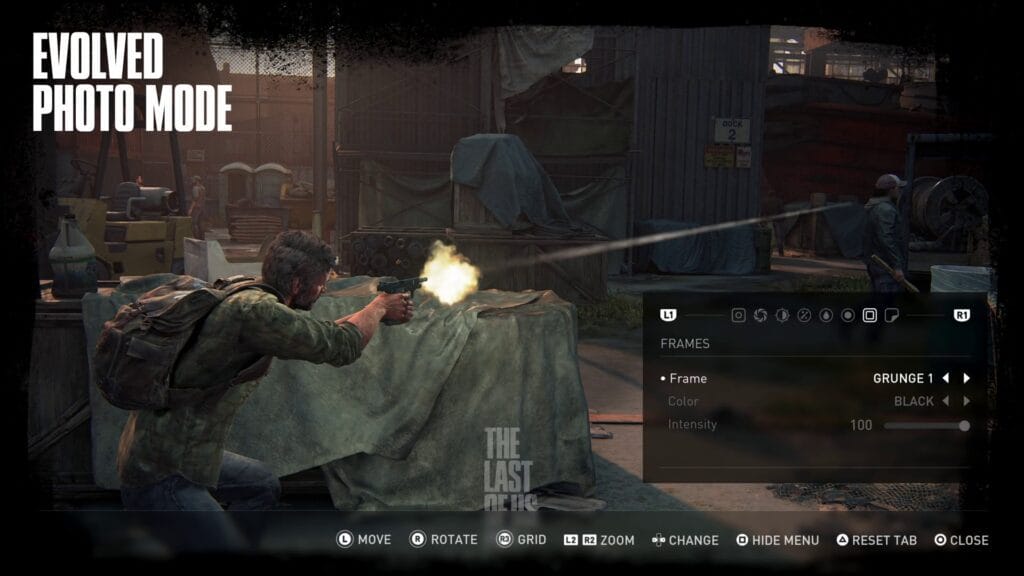
Task: Change frame Color to next option
Action: [x=967, y=402]
